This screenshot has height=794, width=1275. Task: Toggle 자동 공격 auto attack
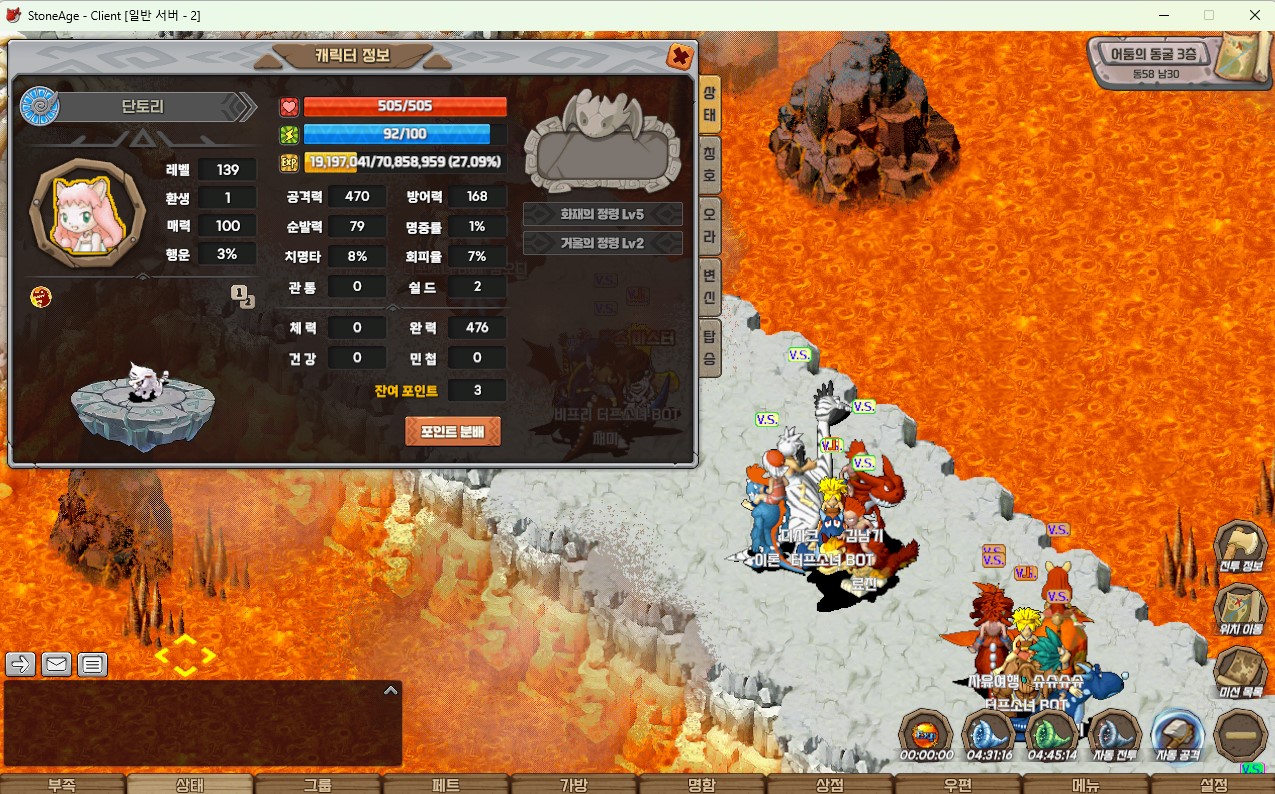[x=1177, y=734]
